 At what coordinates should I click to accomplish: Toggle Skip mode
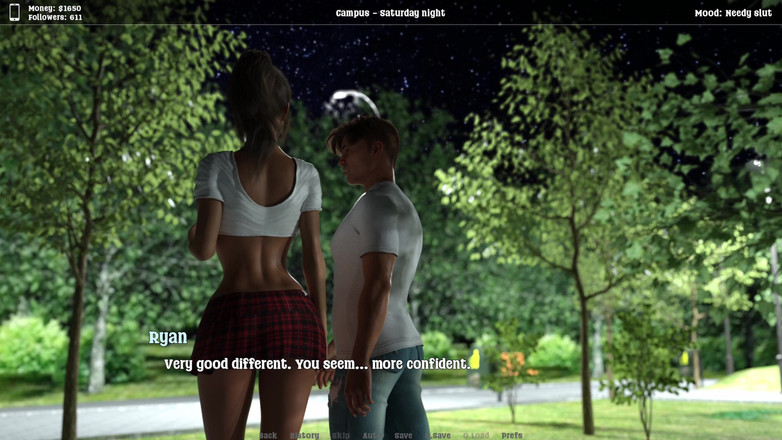[341, 436]
